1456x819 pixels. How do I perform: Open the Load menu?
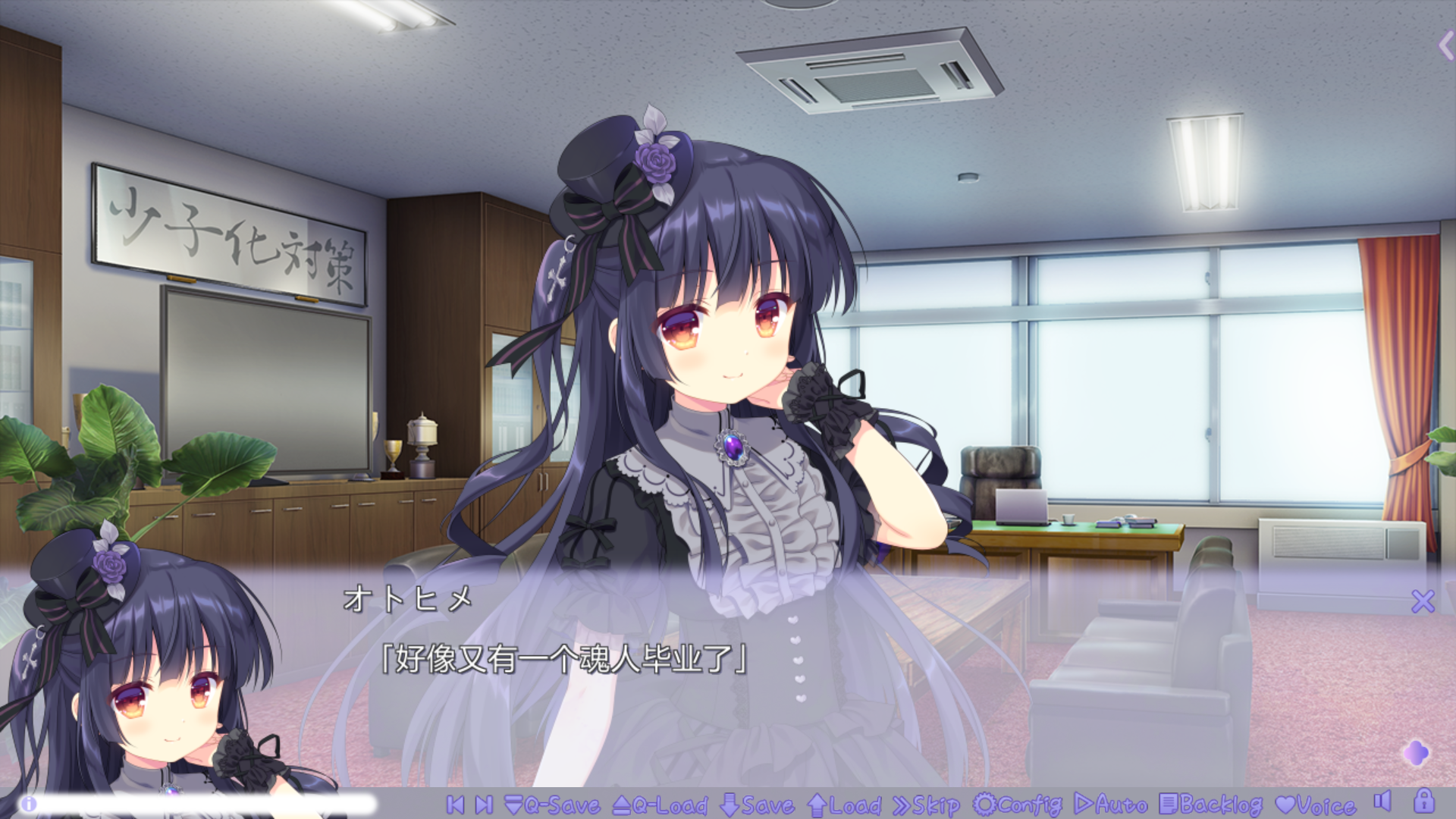[844, 805]
